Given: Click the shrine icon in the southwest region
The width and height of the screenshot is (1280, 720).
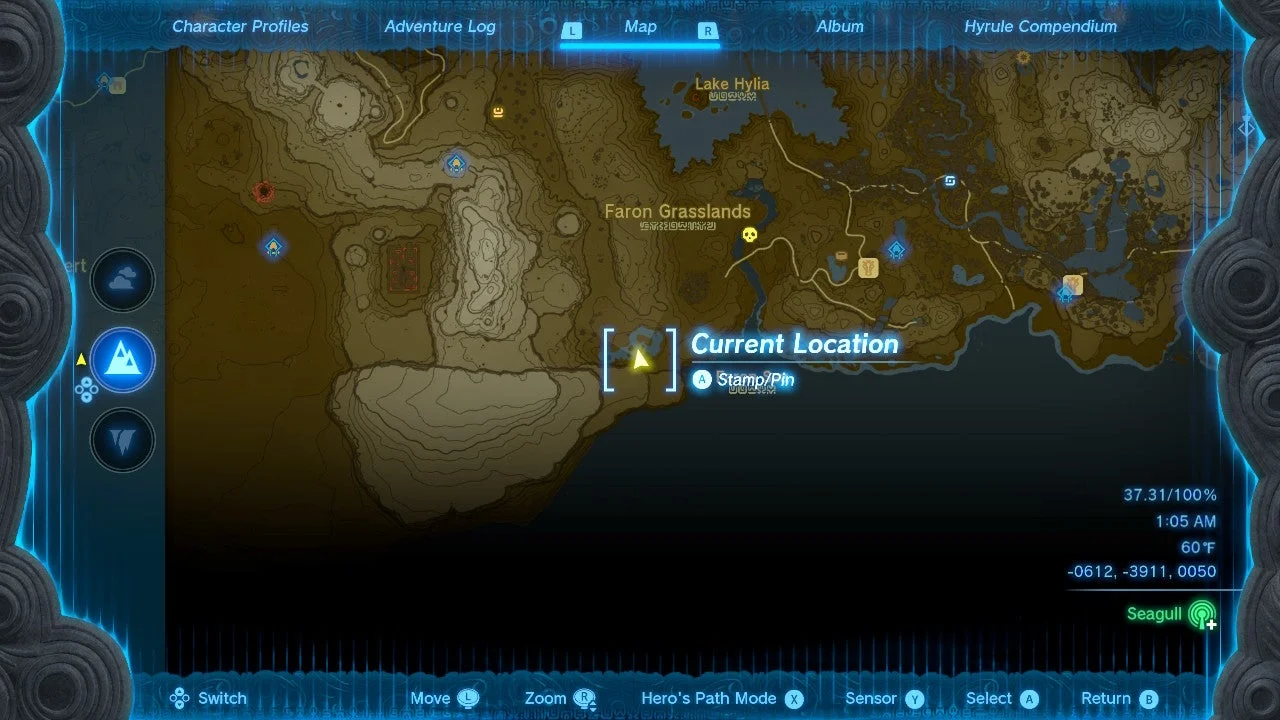Looking at the screenshot, I should pos(273,246).
